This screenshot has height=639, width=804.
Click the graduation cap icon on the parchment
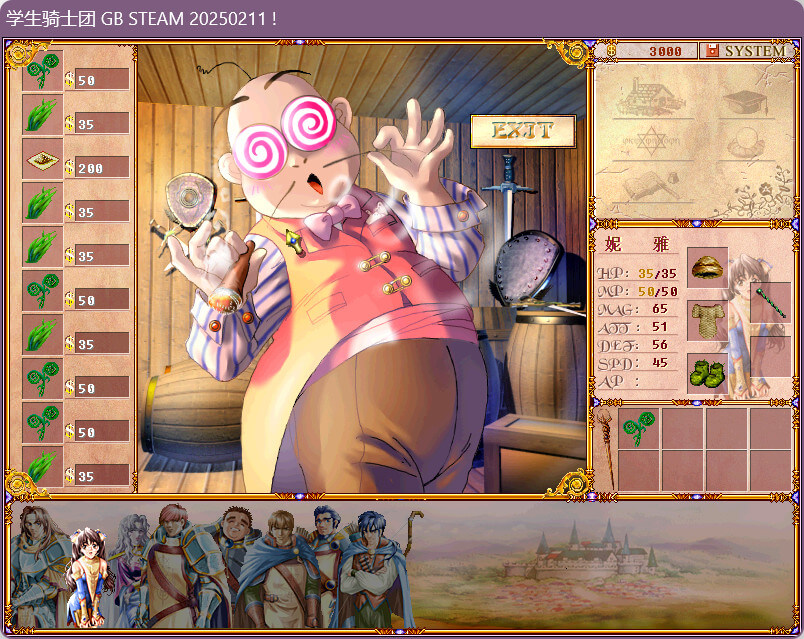(744, 101)
